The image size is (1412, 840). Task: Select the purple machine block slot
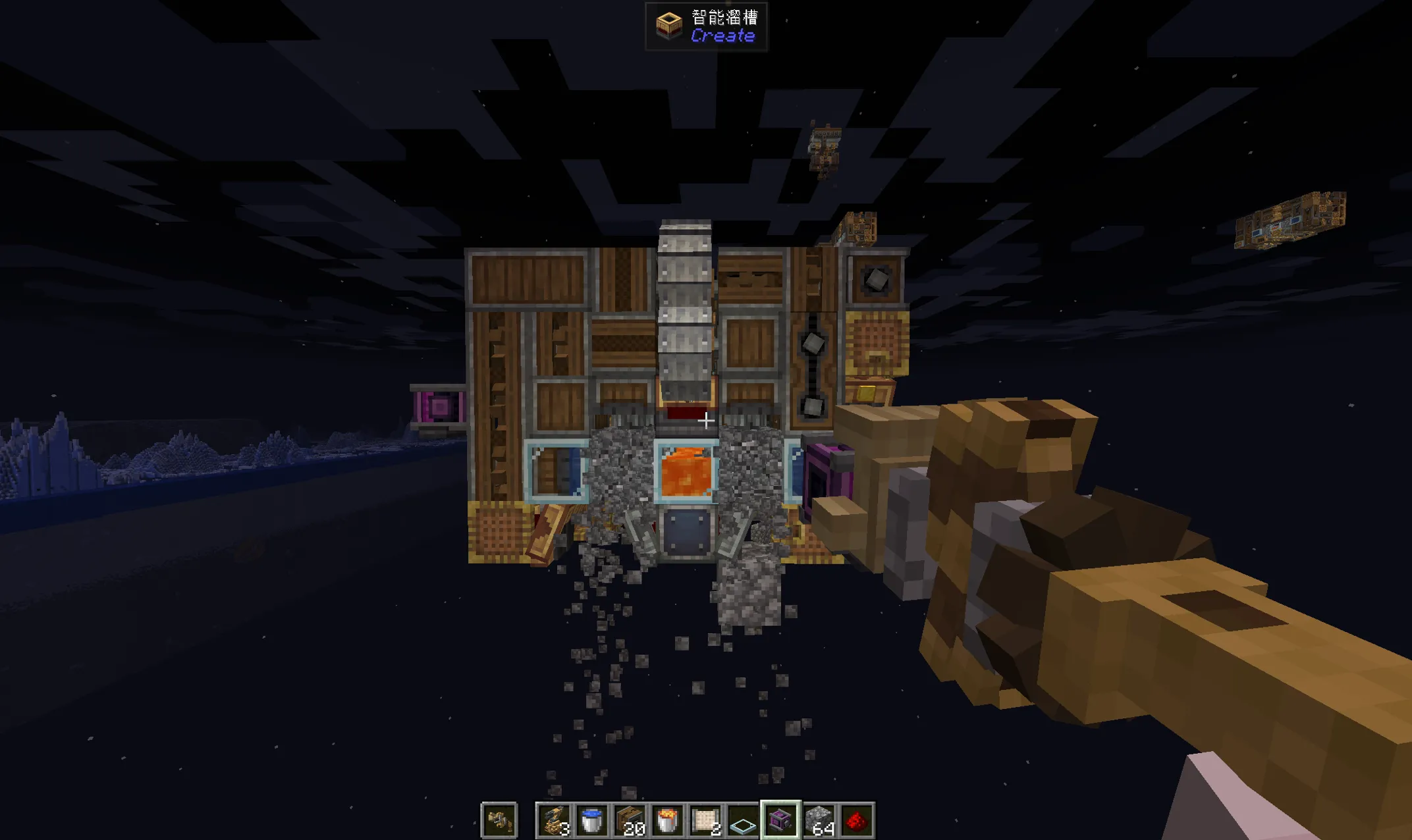780,820
